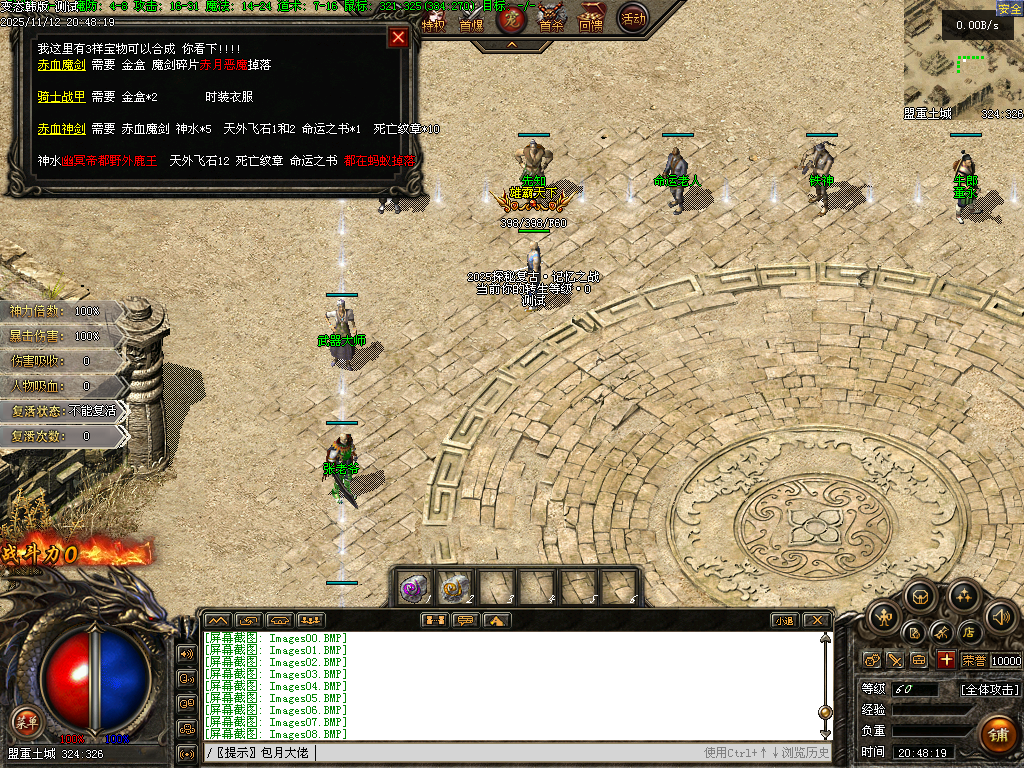Use the purple scroll in hotbar slot 1
Image resolution: width=1024 pixels, height=768 pixels.
point(414,587)
